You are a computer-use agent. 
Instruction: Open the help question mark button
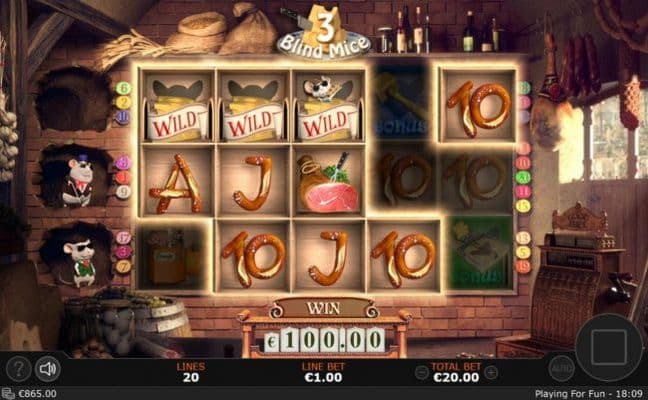pos(17,369)
